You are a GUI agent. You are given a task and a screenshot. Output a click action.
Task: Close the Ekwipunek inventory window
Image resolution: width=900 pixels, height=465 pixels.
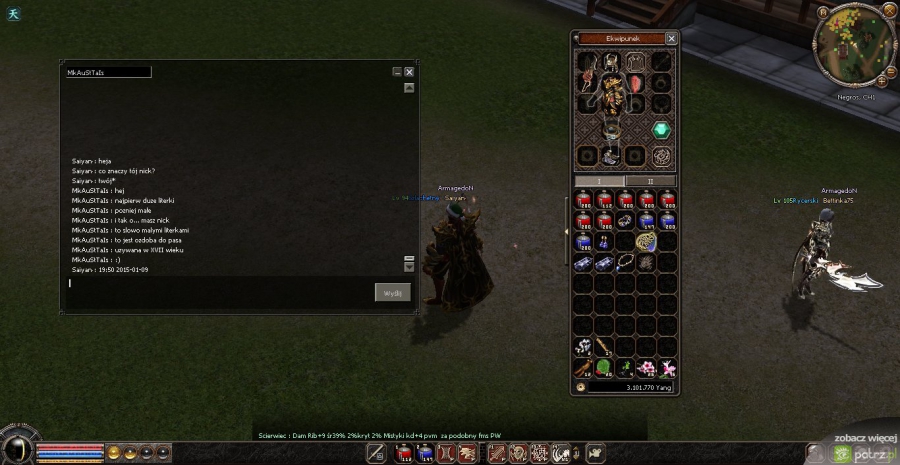pyautogui.click(x=671, y=39)
